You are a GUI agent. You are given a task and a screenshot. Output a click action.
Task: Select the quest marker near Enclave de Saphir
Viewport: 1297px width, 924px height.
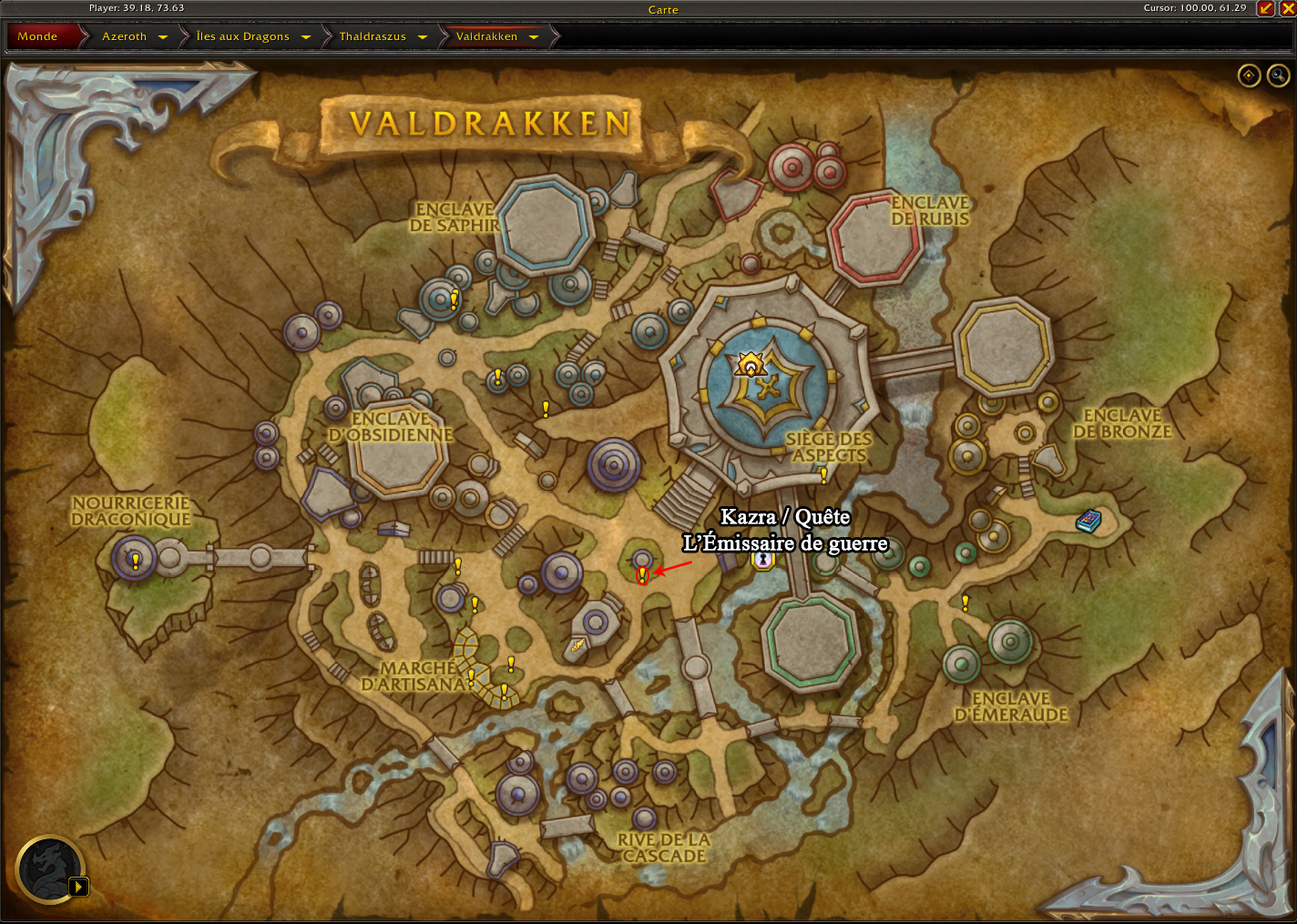pyautogui.click(x=454, y=299)
